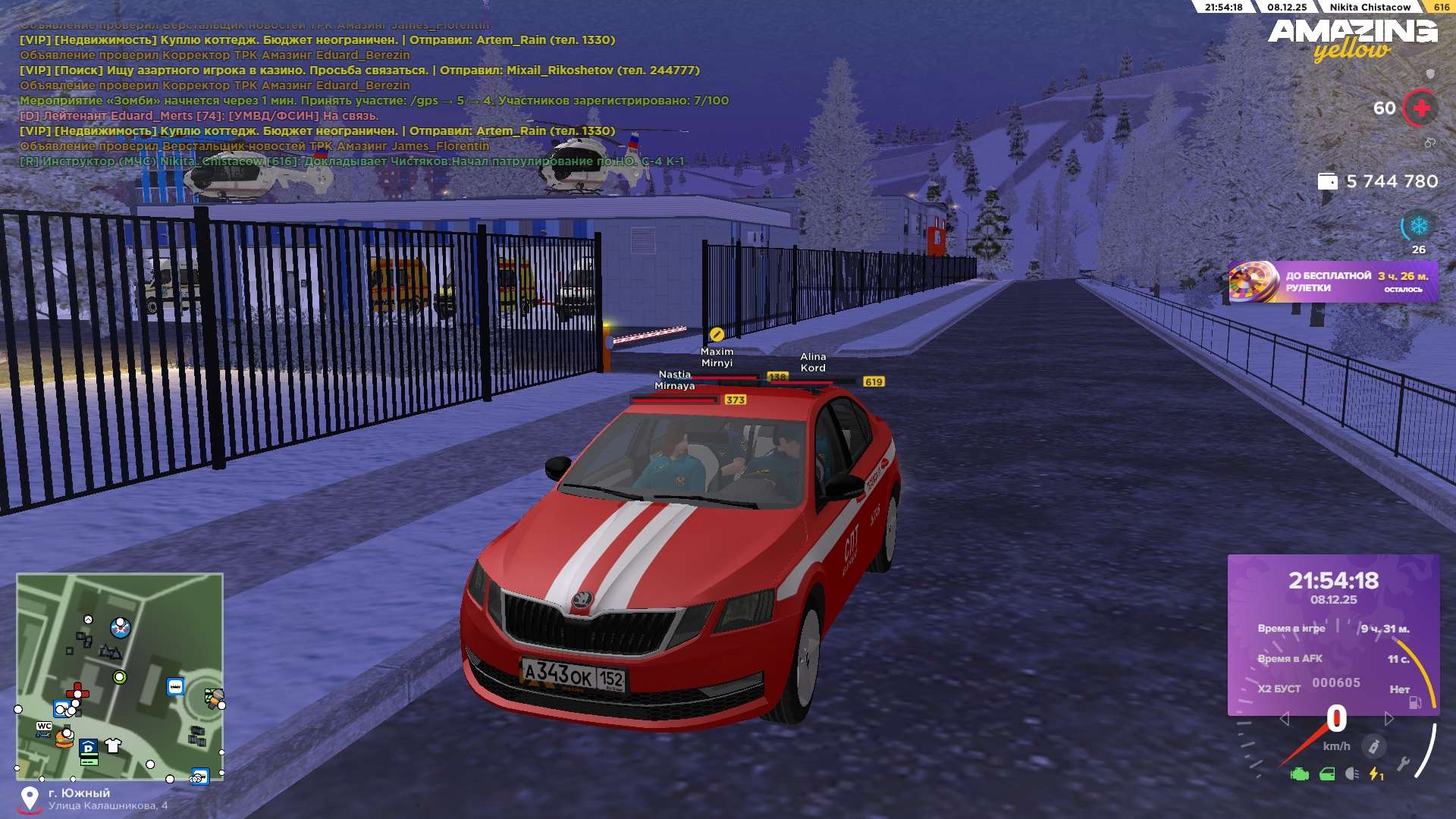
Task: Select the burger food marker on minimap
Action: [64, 739]
